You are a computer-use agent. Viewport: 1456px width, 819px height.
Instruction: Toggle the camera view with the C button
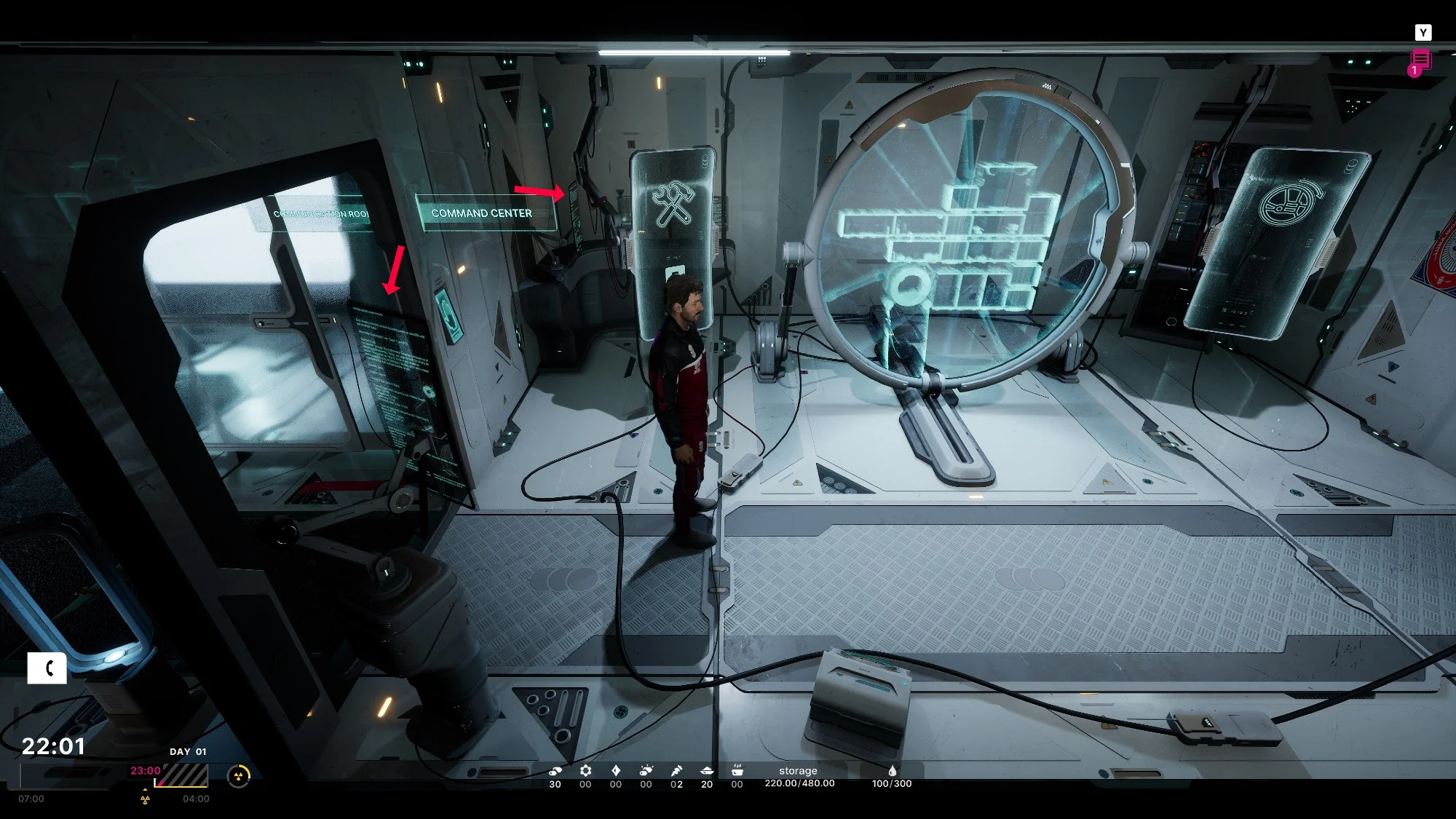[48, 667]
